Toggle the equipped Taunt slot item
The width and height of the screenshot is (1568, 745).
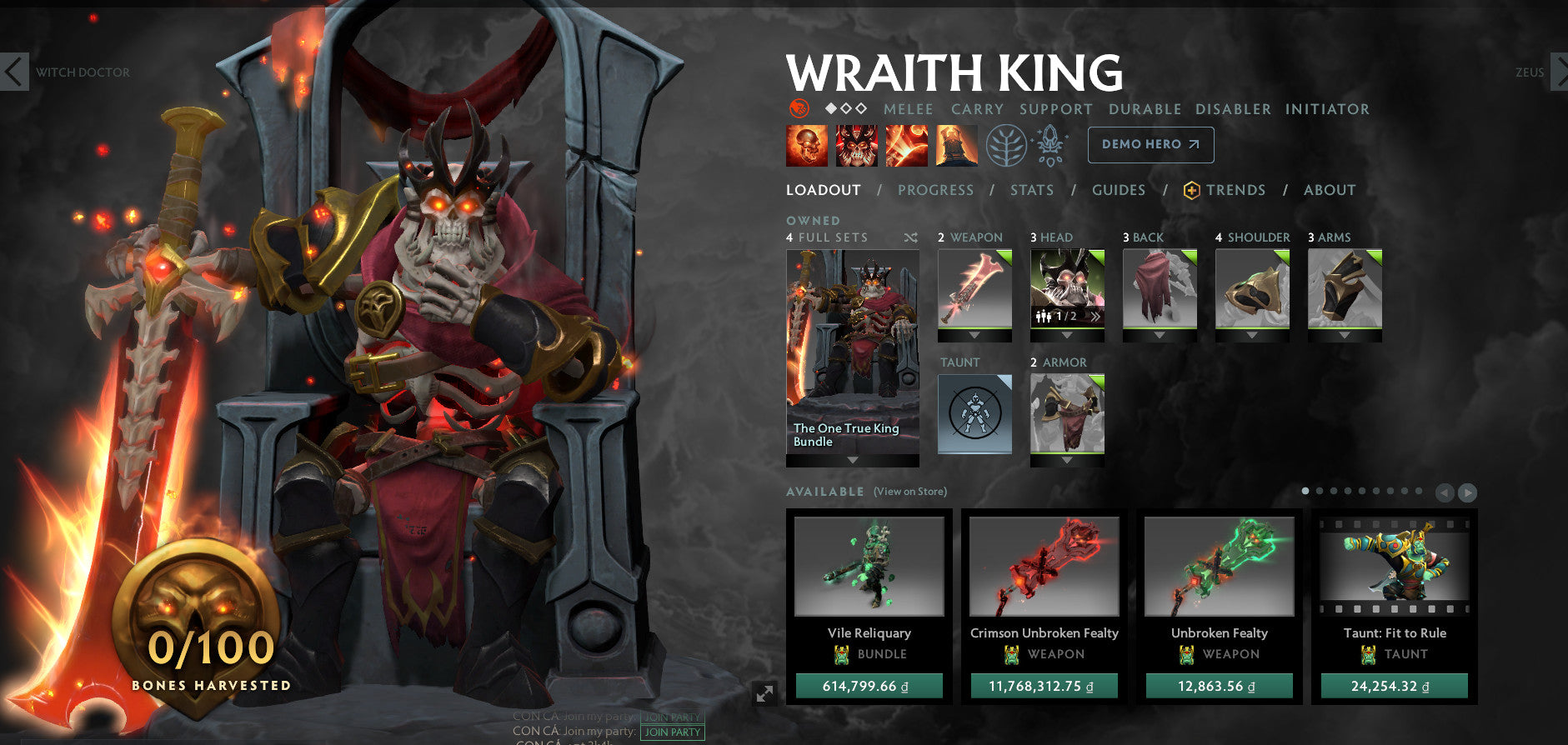(x=973, y=412)
